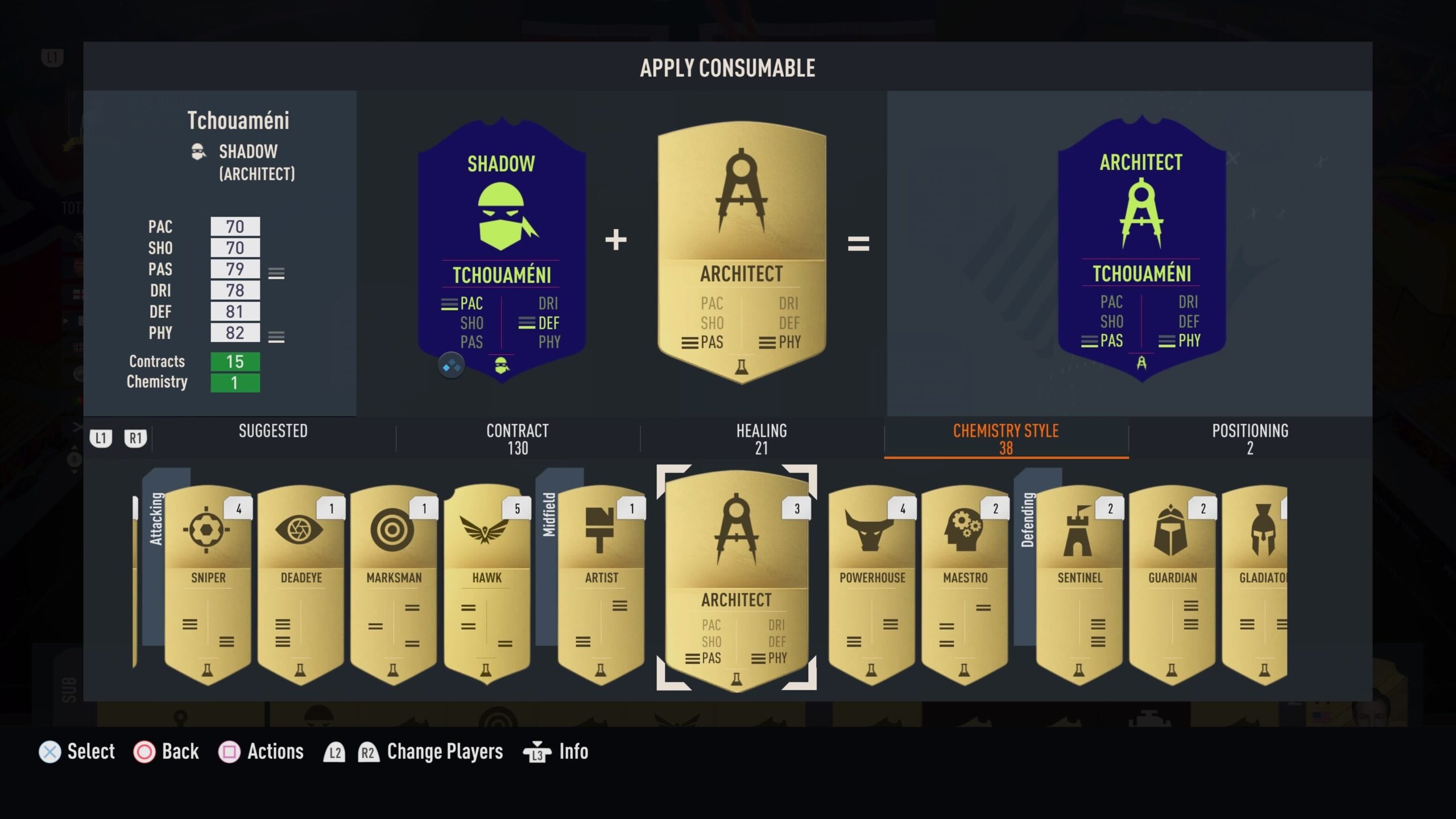Open the Healing consumables tab
The width and height of the screenshot is (1456, 819).
[x=762, y=439]
